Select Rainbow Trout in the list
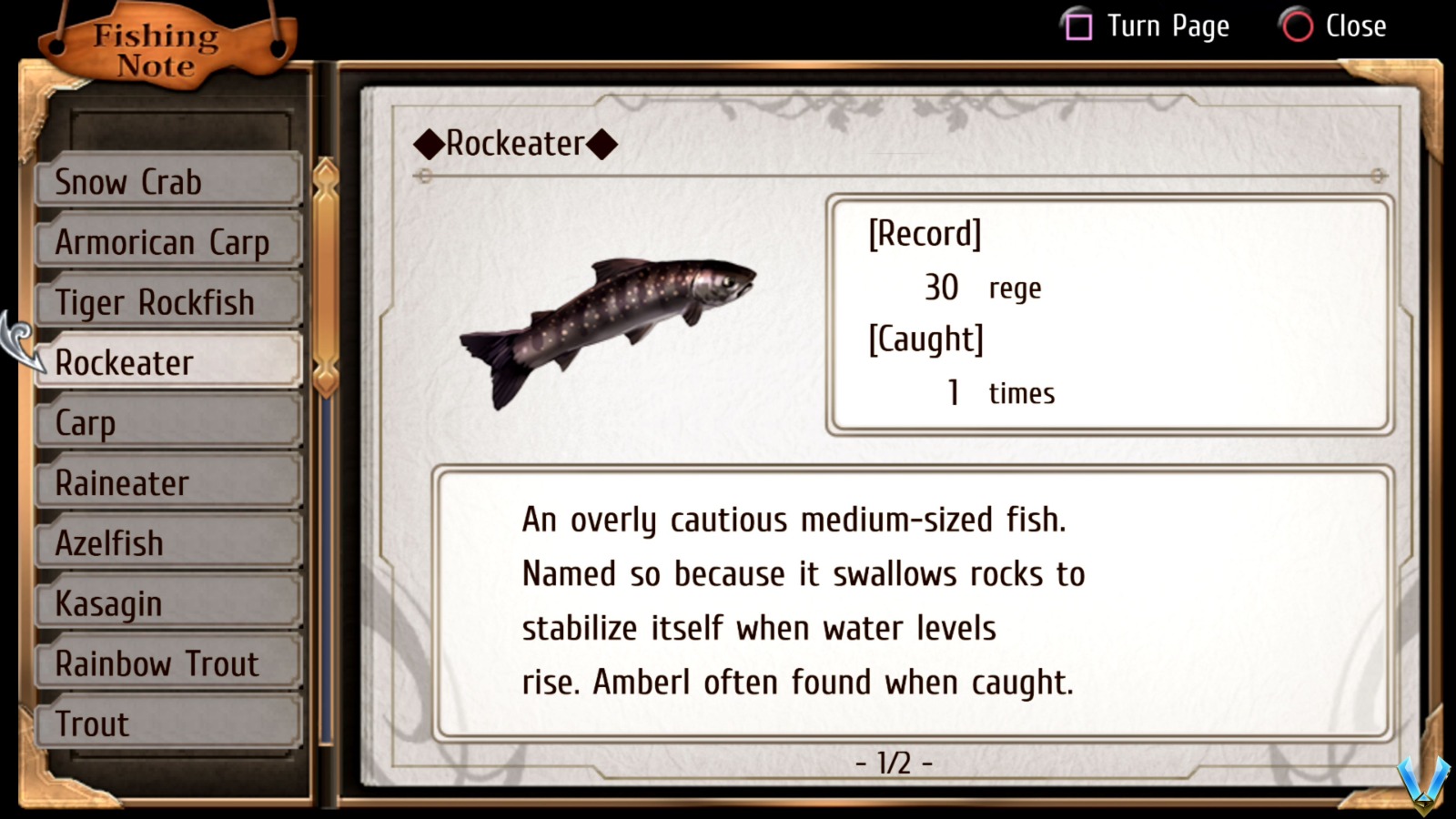This screenshot has height=819, width=1456. pyautogui.click(x=167, y=663)
